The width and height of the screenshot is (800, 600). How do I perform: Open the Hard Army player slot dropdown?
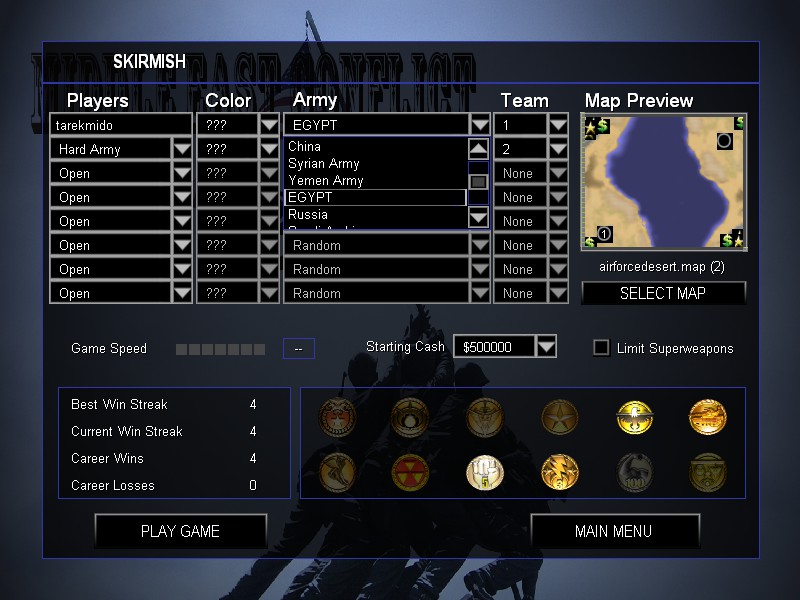[182, 149]
